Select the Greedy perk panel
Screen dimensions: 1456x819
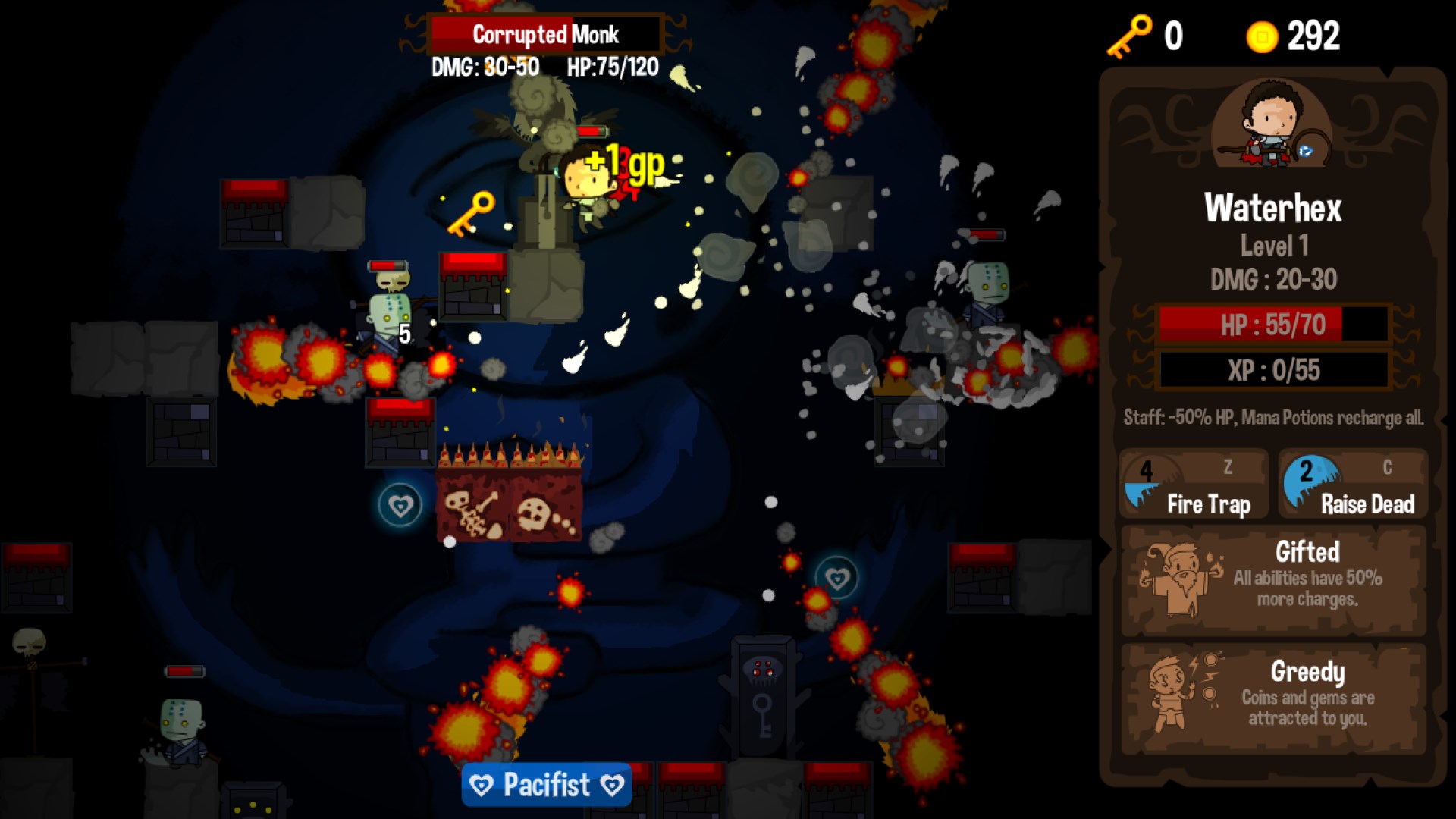tap(1273, 698)
